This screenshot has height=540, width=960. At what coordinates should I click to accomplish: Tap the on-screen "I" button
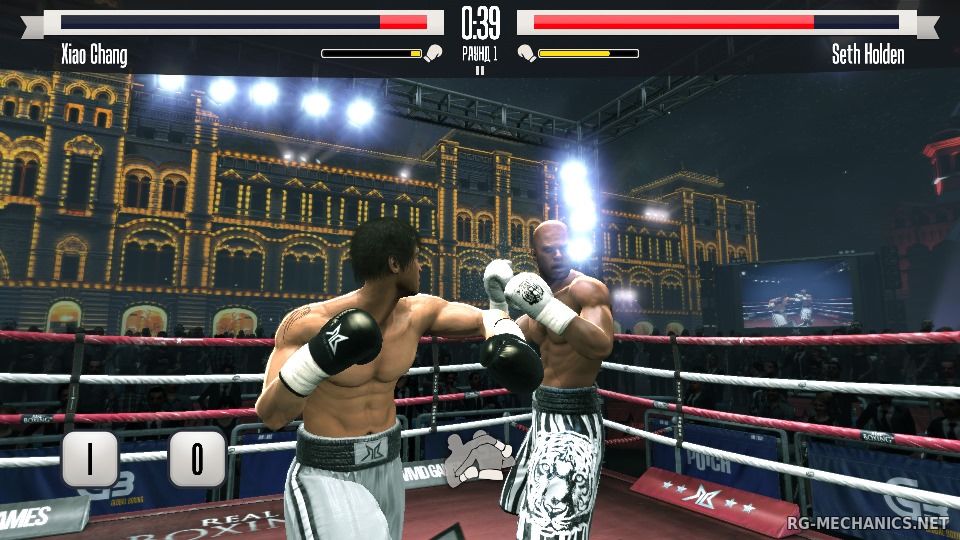coord(90,459)
